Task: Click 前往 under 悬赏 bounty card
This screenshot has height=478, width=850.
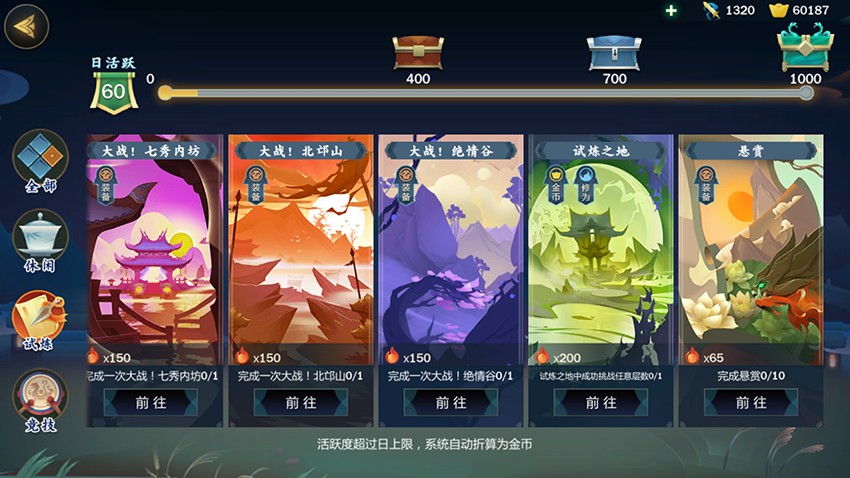Action: click(x=751, y=402)
